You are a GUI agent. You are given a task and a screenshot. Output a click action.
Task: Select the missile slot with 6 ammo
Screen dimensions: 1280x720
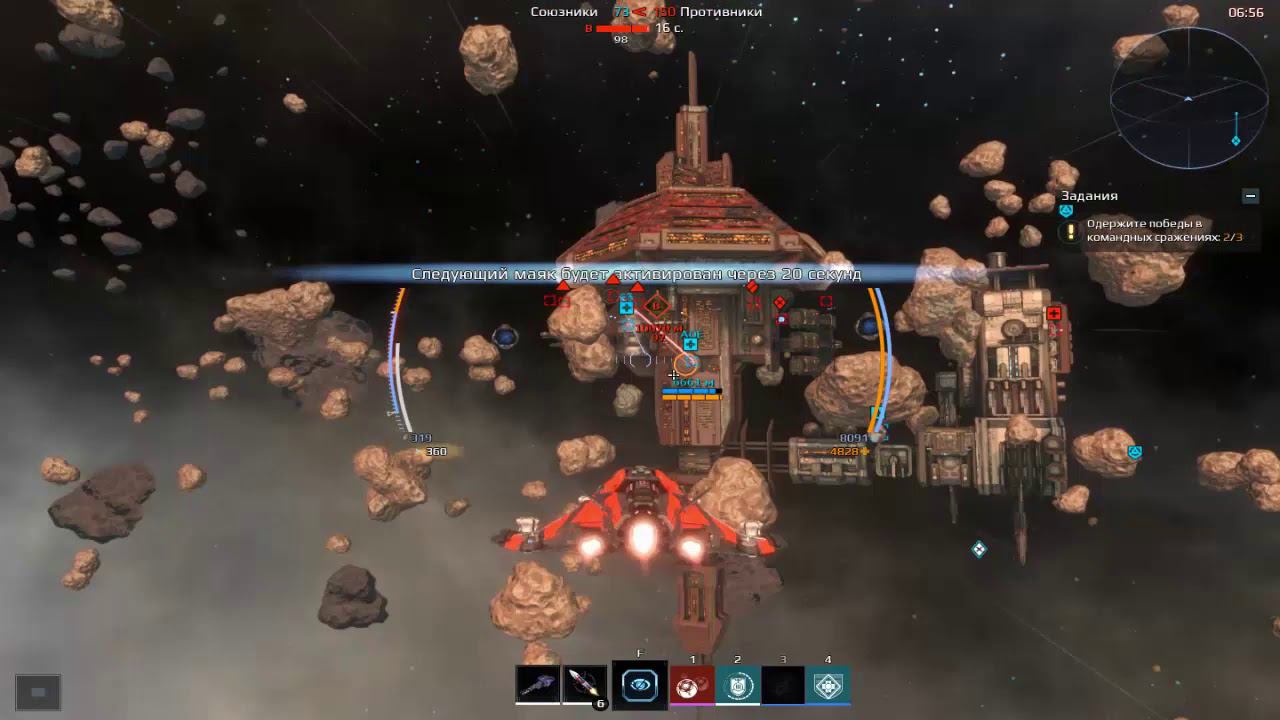[x=585, y=685]
